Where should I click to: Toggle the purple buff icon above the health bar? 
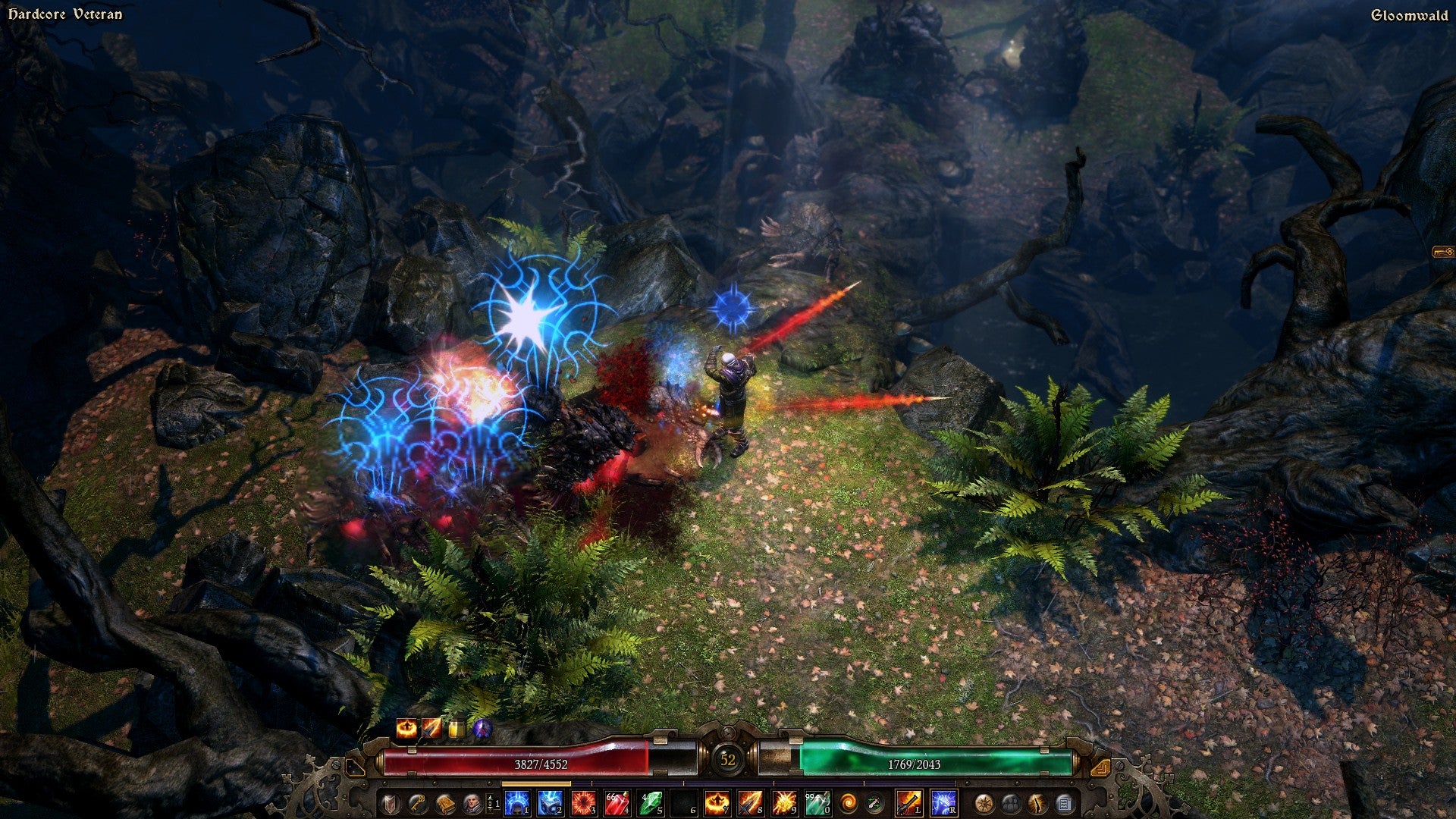[x=482, y=730]
